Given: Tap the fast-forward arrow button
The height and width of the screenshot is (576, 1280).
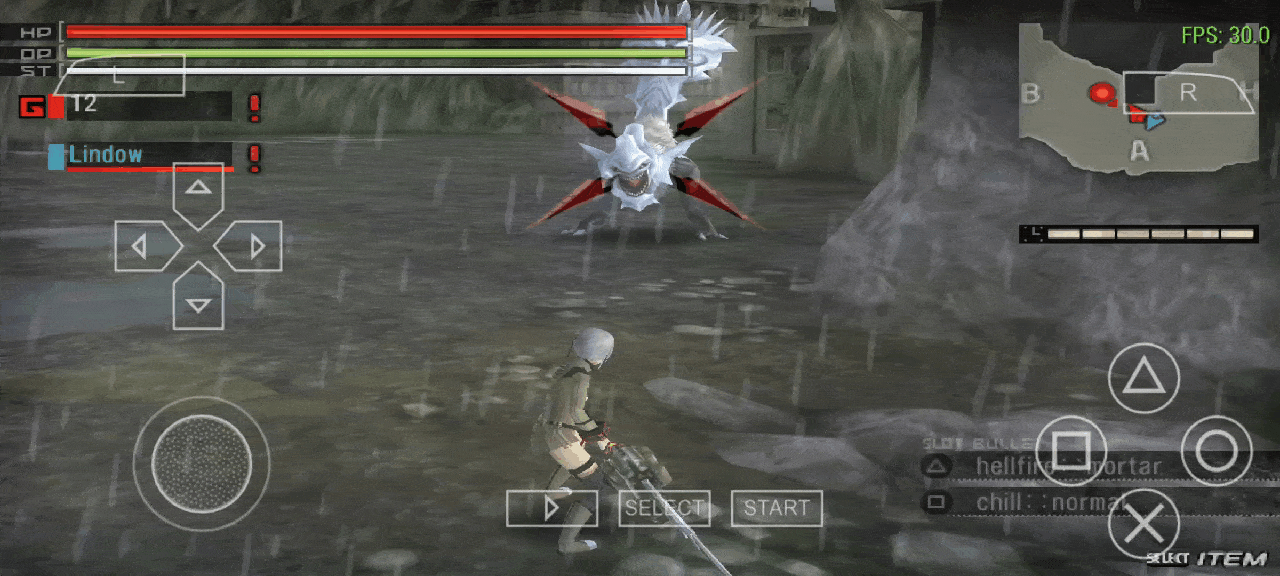Looking at the screenshot, I should pyautogui.click(x=551, y=508).
